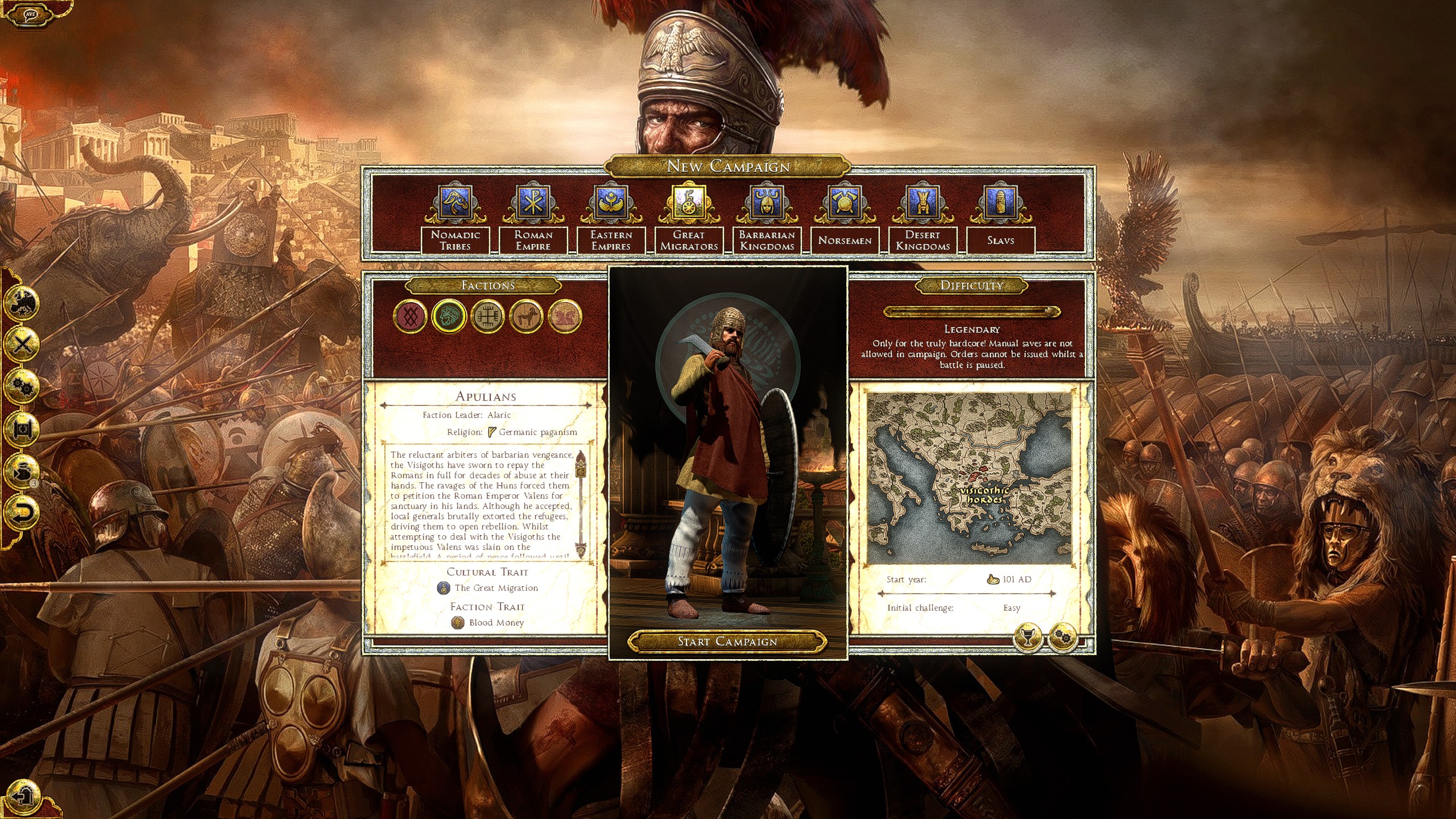Quit the game with the exit-door icon
This screenshot has height=819, width=1456.
pos(23,795)
